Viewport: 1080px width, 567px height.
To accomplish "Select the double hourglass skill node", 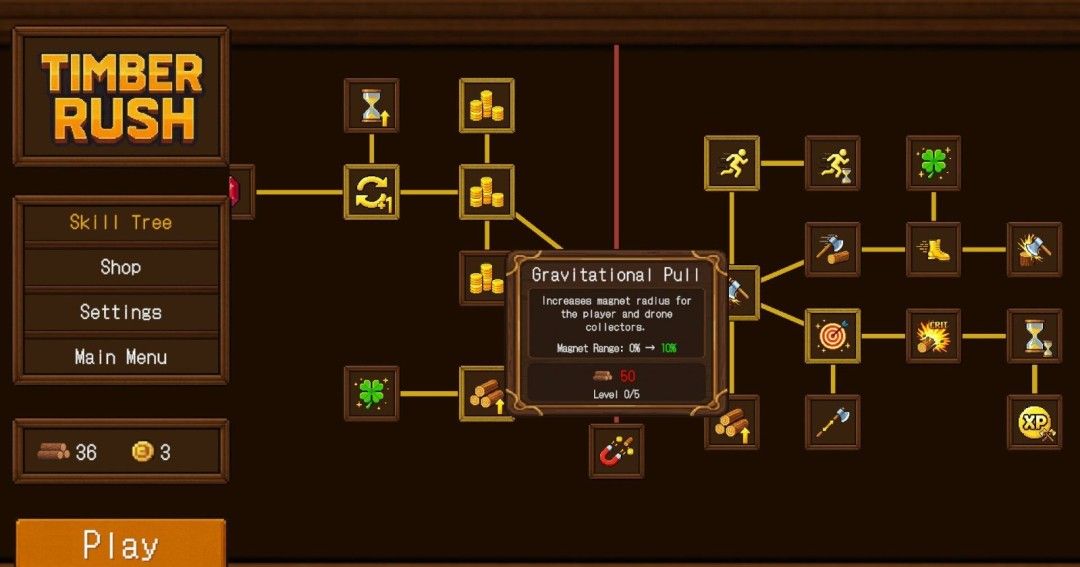I will (1034, 336).
